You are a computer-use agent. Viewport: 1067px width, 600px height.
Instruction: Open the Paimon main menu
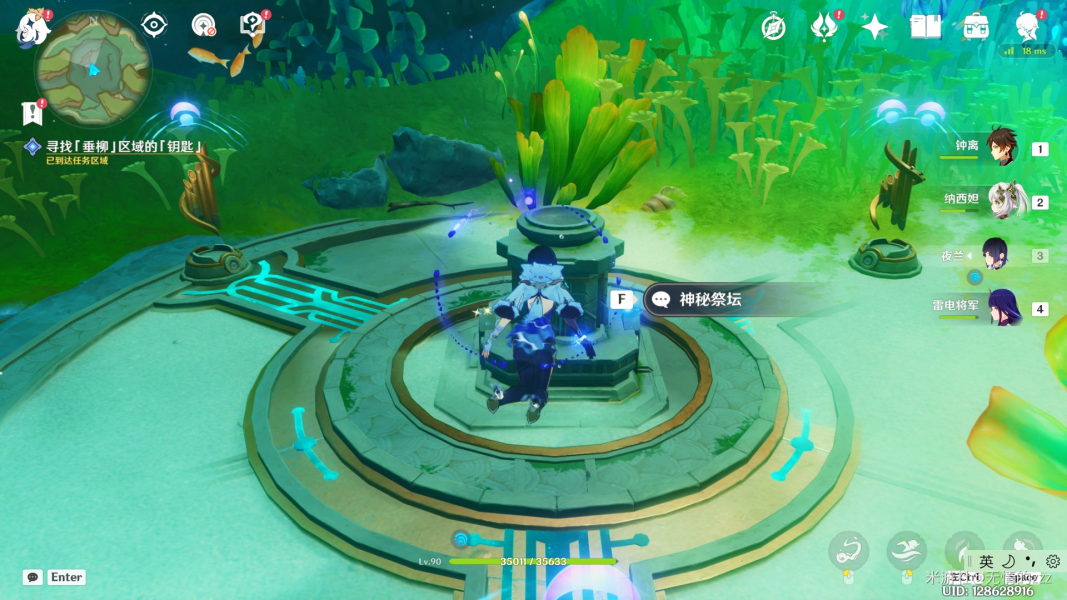[x=33, y=28]
